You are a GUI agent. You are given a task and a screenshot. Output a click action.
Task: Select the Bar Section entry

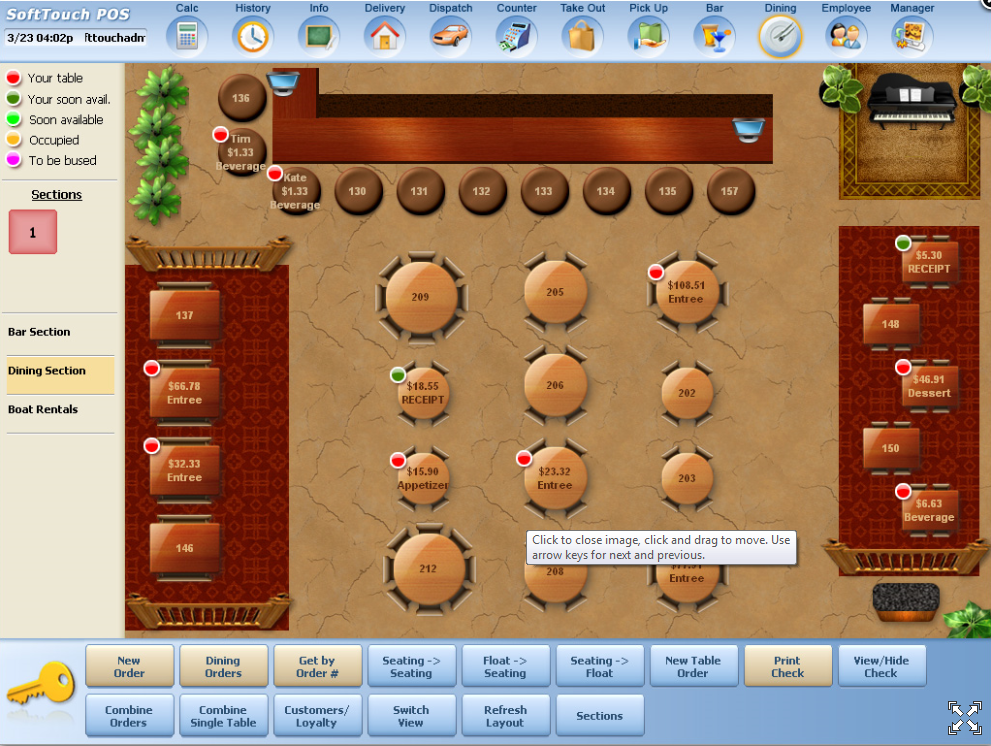click(40, 332)
